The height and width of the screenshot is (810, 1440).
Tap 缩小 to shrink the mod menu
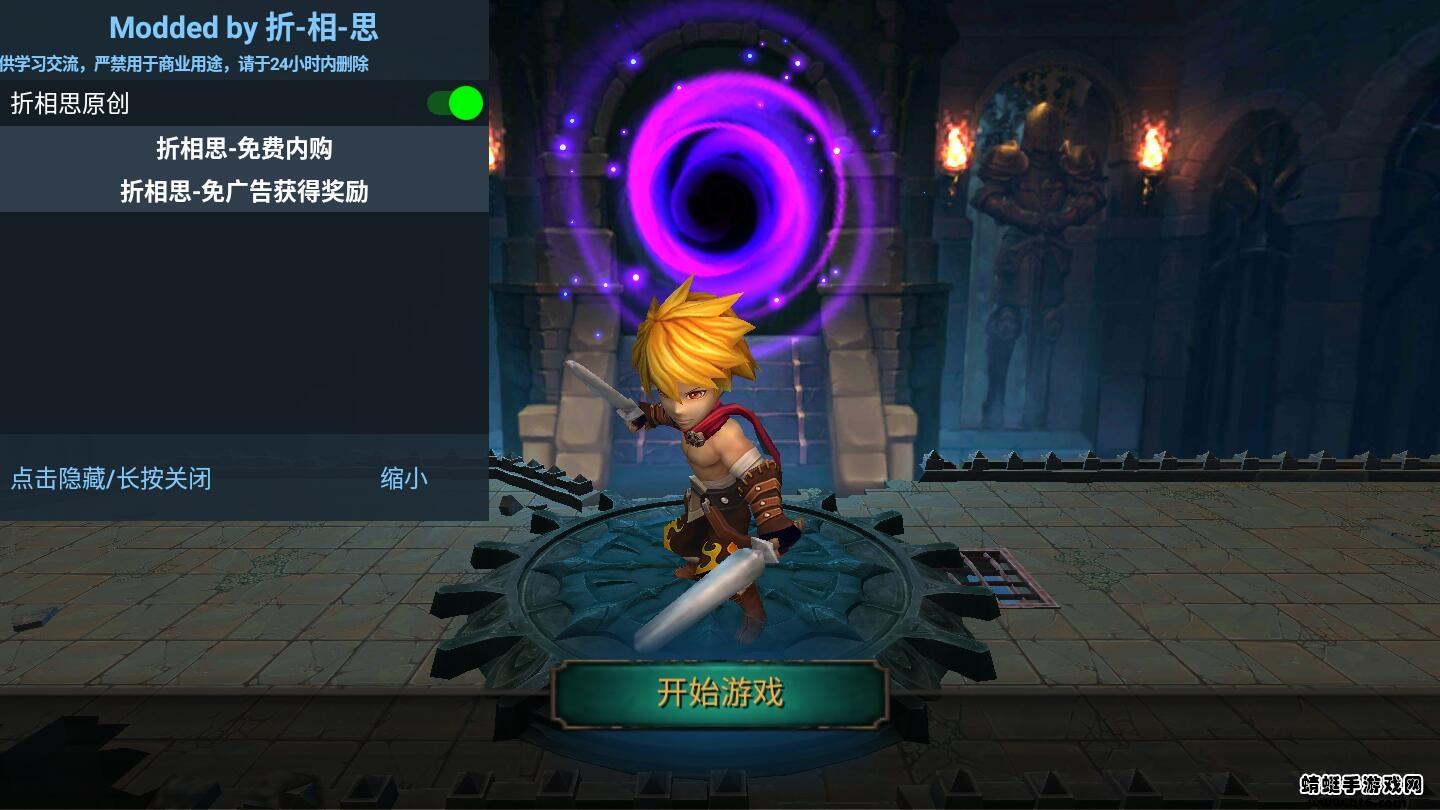coord(404,479)
